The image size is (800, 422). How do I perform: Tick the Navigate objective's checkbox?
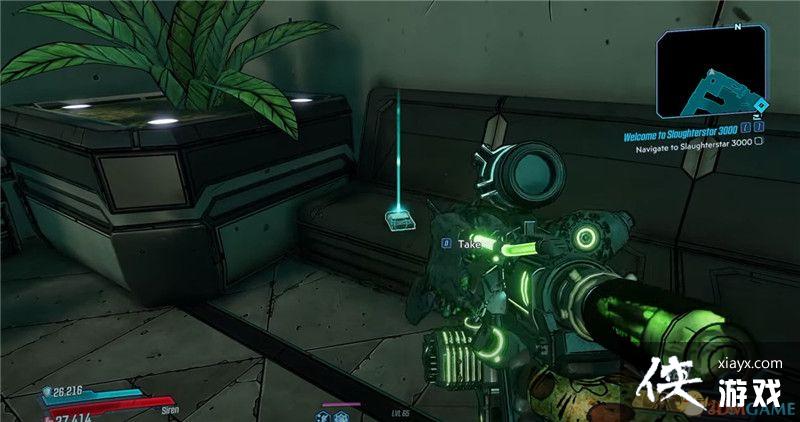(x=759, y=141)
